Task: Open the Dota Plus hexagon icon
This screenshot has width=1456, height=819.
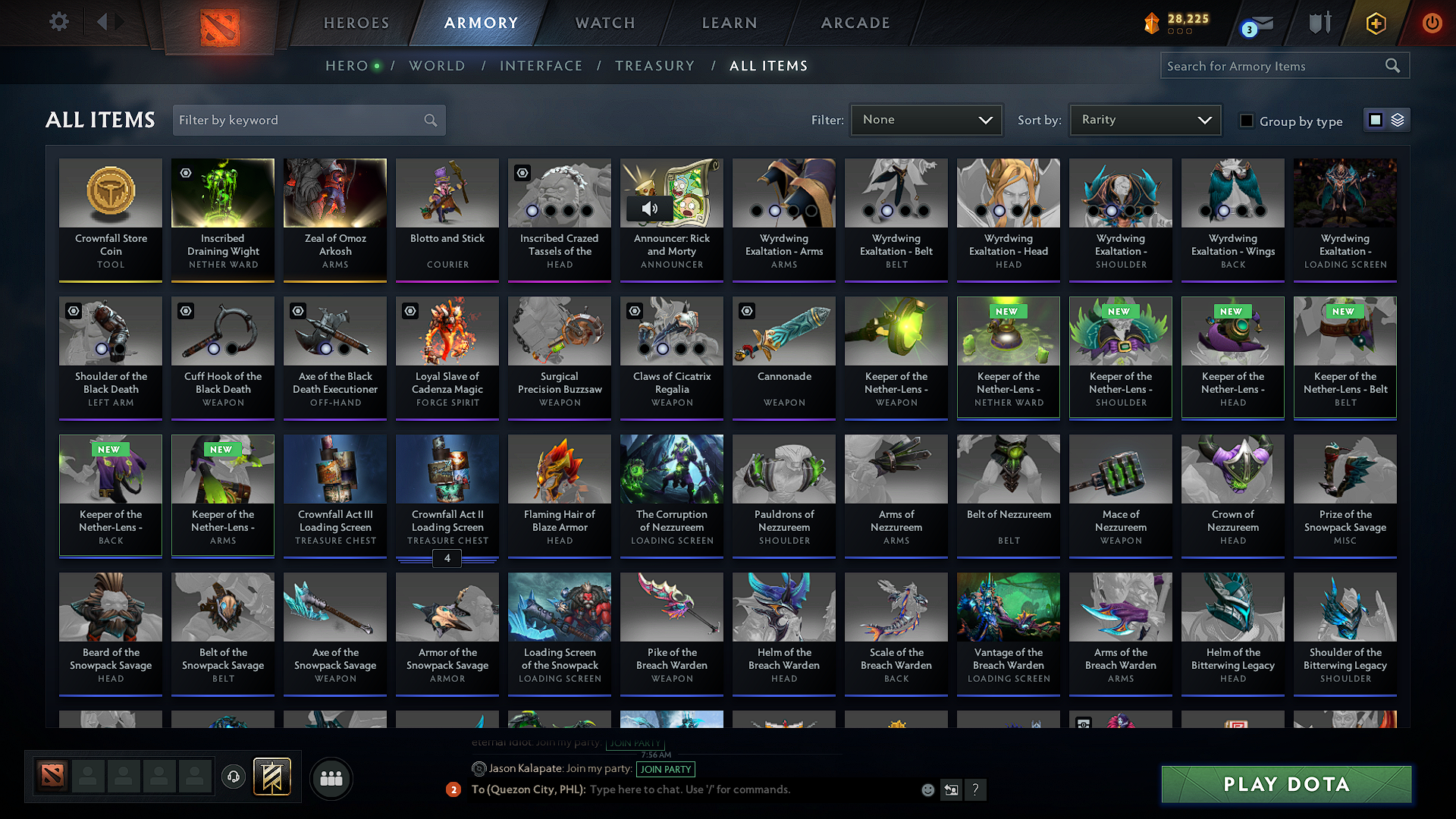Action: [1375, 24]
